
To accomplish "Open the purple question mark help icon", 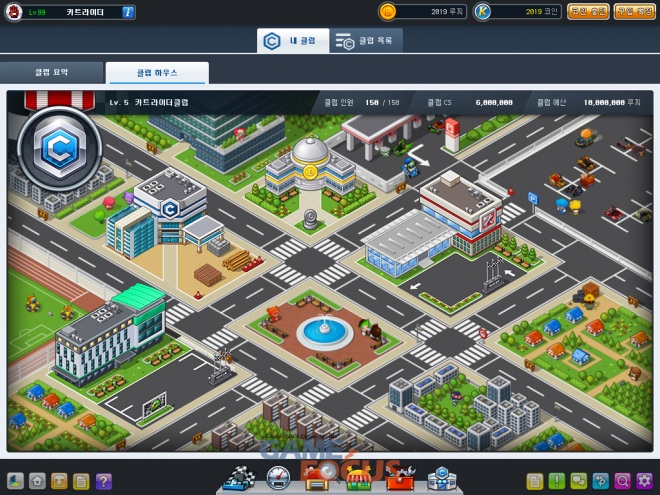I will coord(103,481).
